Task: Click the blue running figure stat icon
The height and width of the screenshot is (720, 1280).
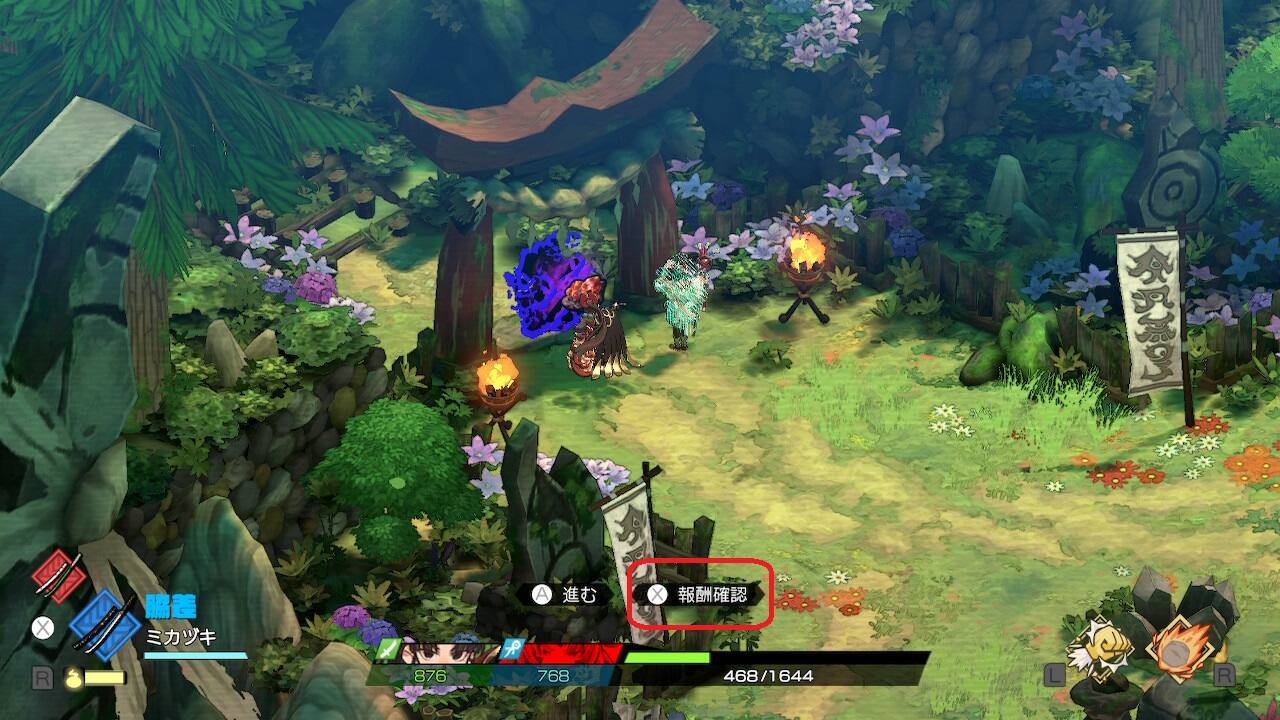Action: click(x=514, y=650)
